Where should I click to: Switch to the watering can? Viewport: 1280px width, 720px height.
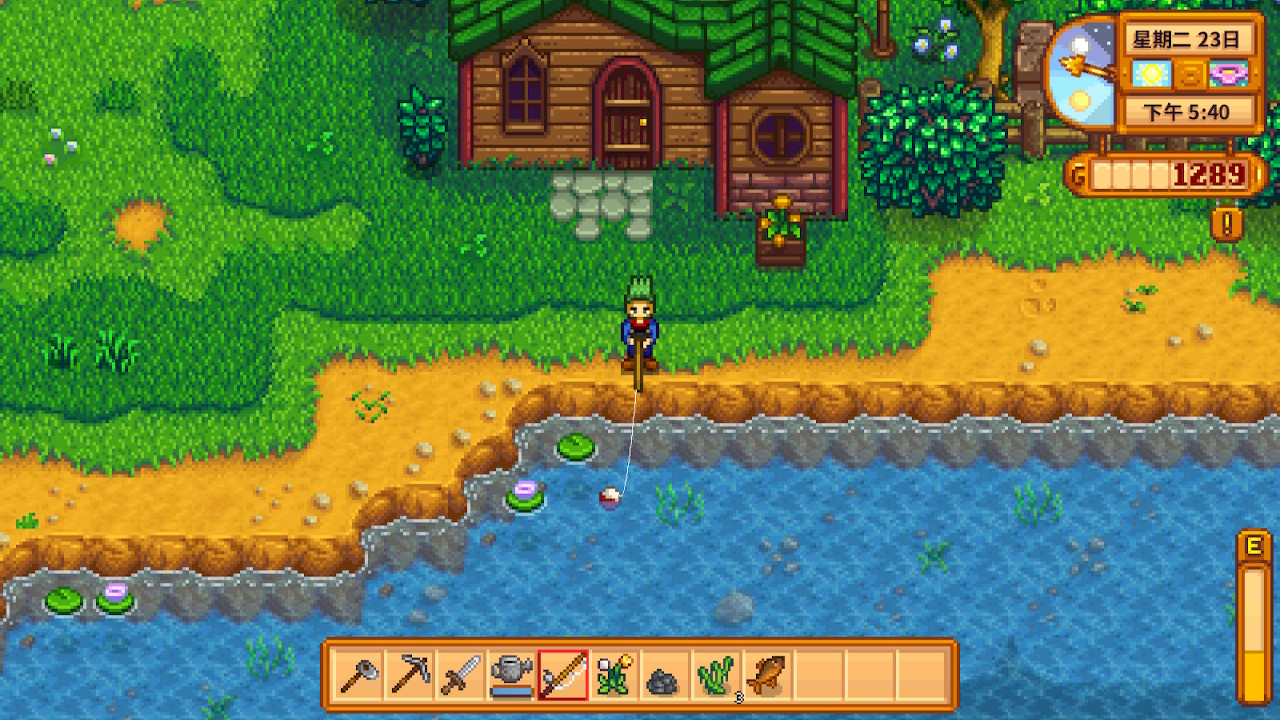pyautogui.click(x=512, y=675)
